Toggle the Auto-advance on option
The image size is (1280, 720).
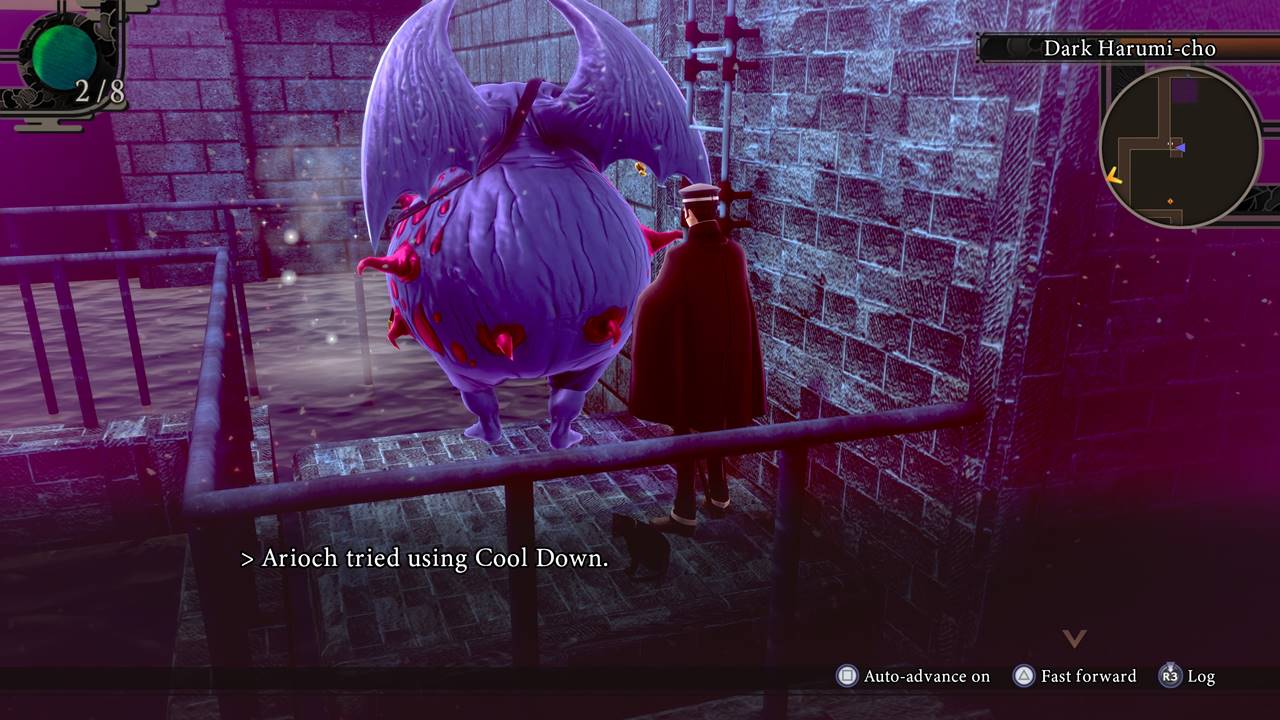pyautogui.click(x=914, y=676)
